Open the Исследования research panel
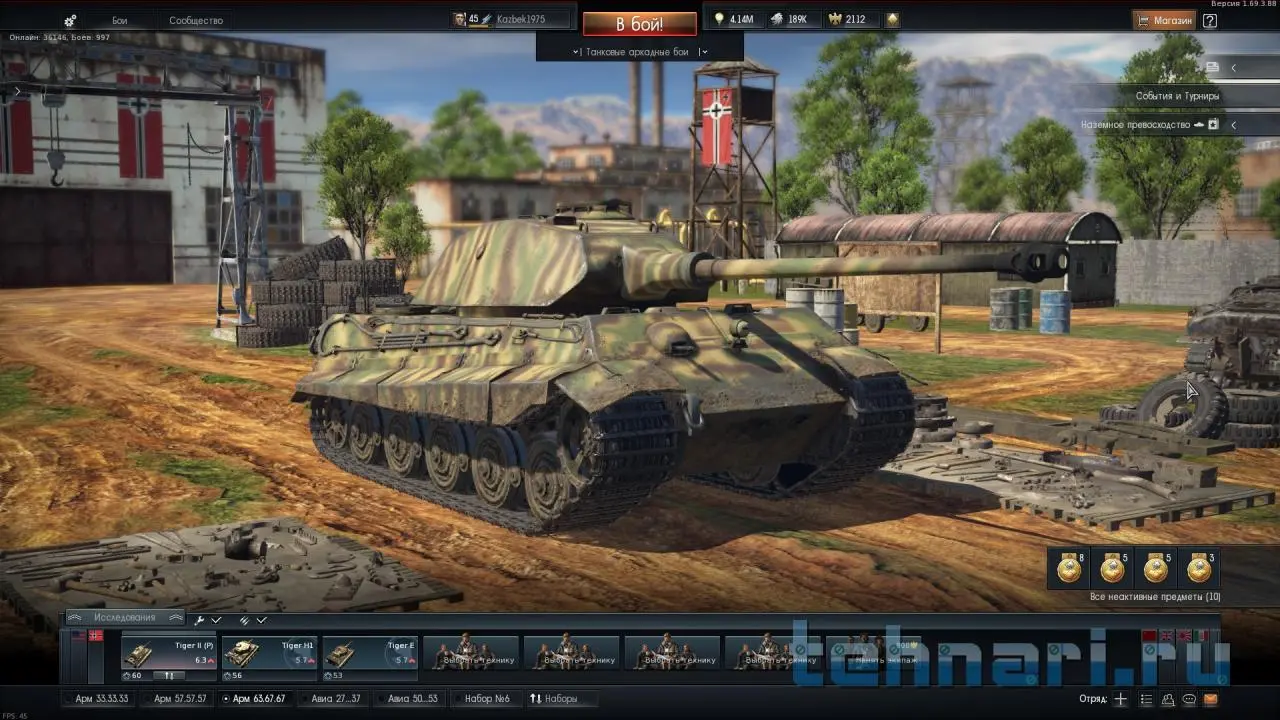 (x=125, y=618)
